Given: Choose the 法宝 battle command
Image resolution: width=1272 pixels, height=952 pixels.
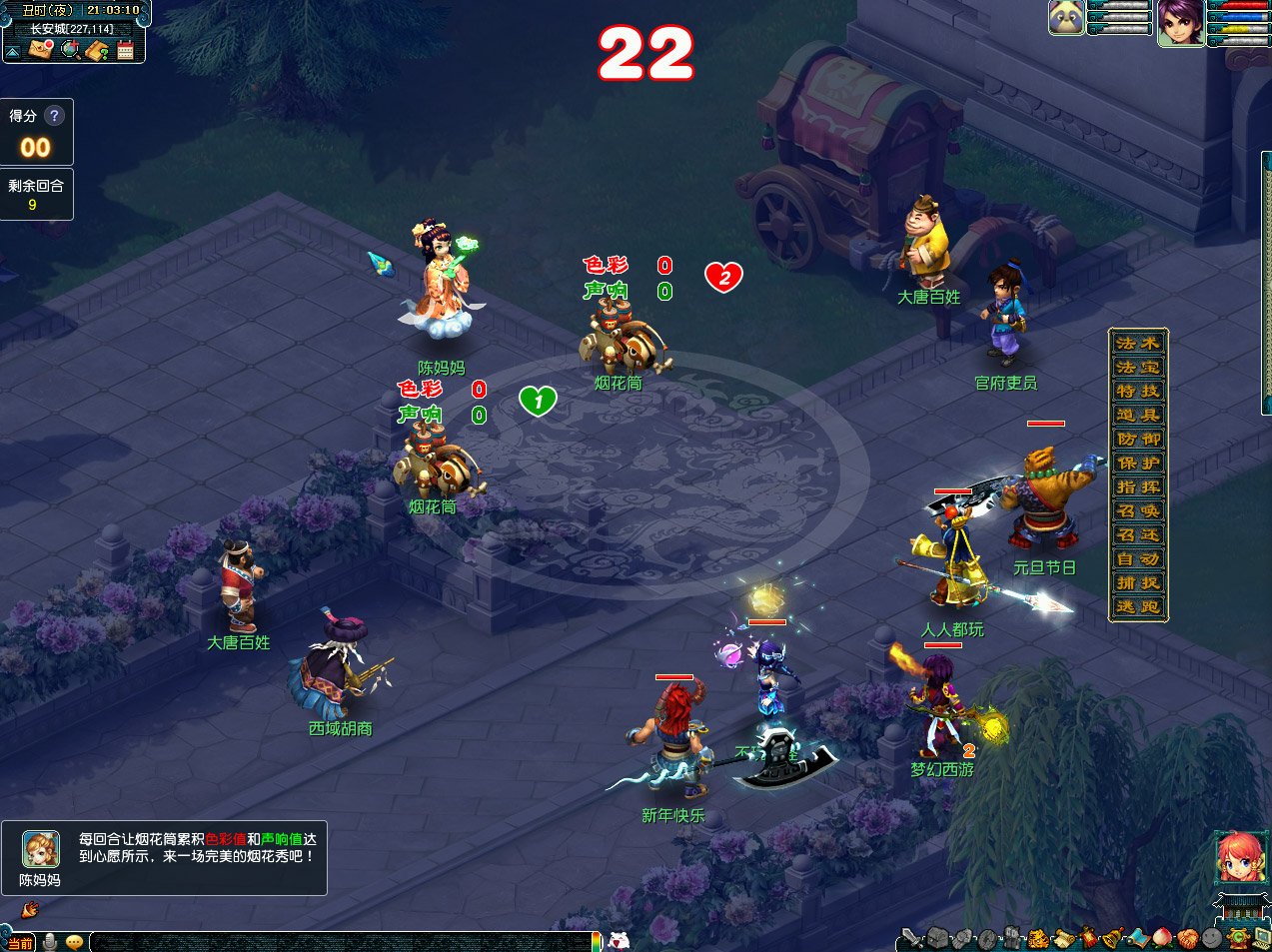Looking at the screenshot, I should coord(1138,368).
